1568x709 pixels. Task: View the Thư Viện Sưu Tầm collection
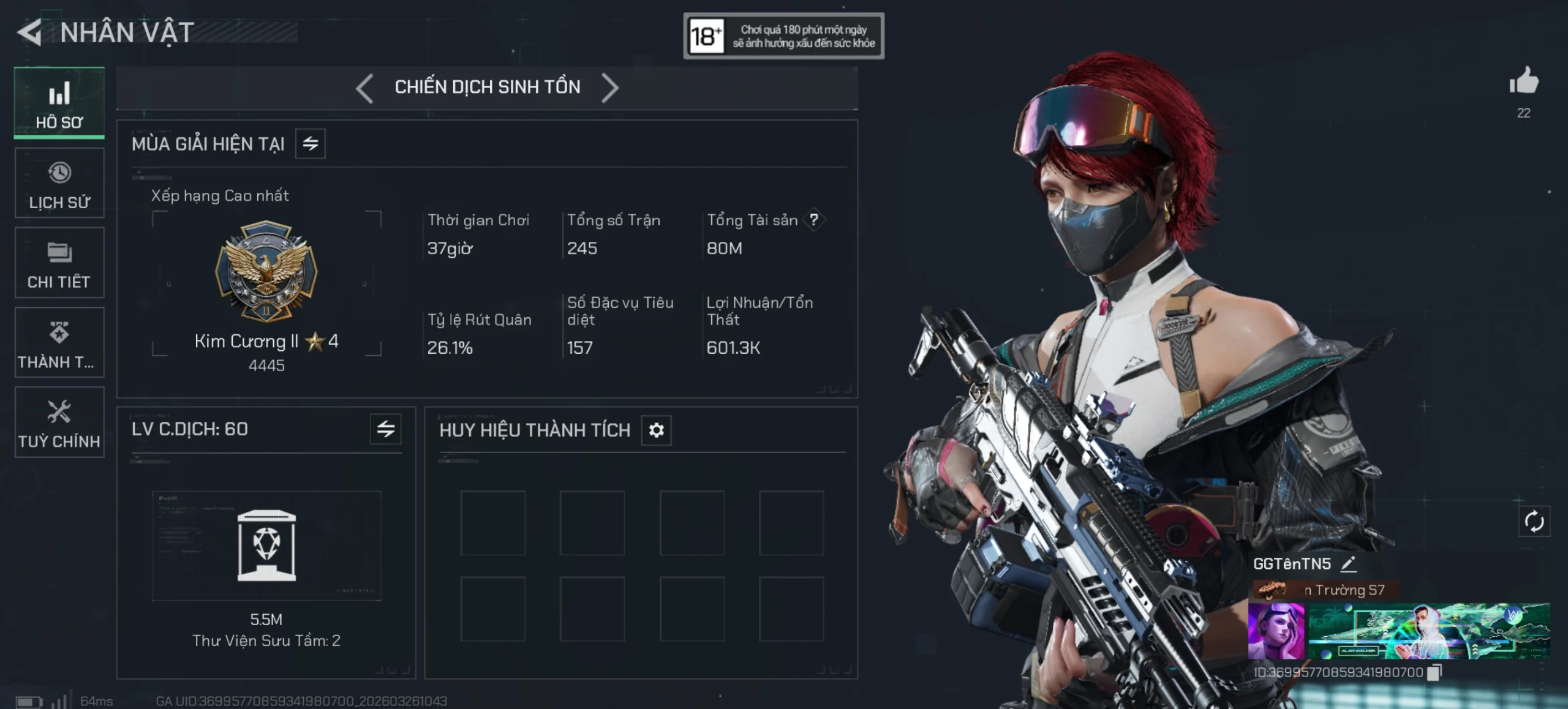pyautogui.click(x=266, y=545)
